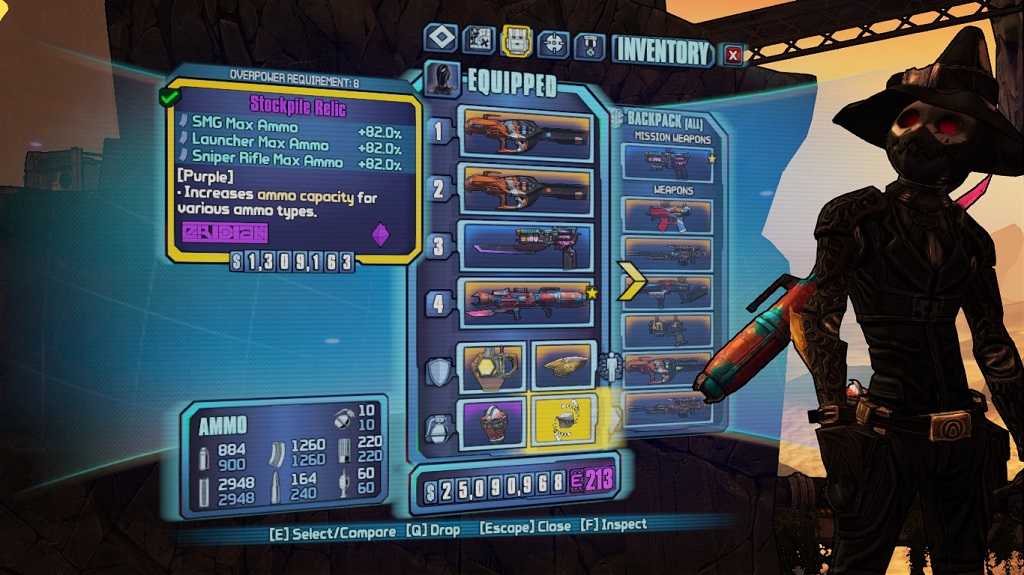Viewport: 1024px width, 575px height.
Task: Close the inventory with the red X
Action: pos(733,54)
